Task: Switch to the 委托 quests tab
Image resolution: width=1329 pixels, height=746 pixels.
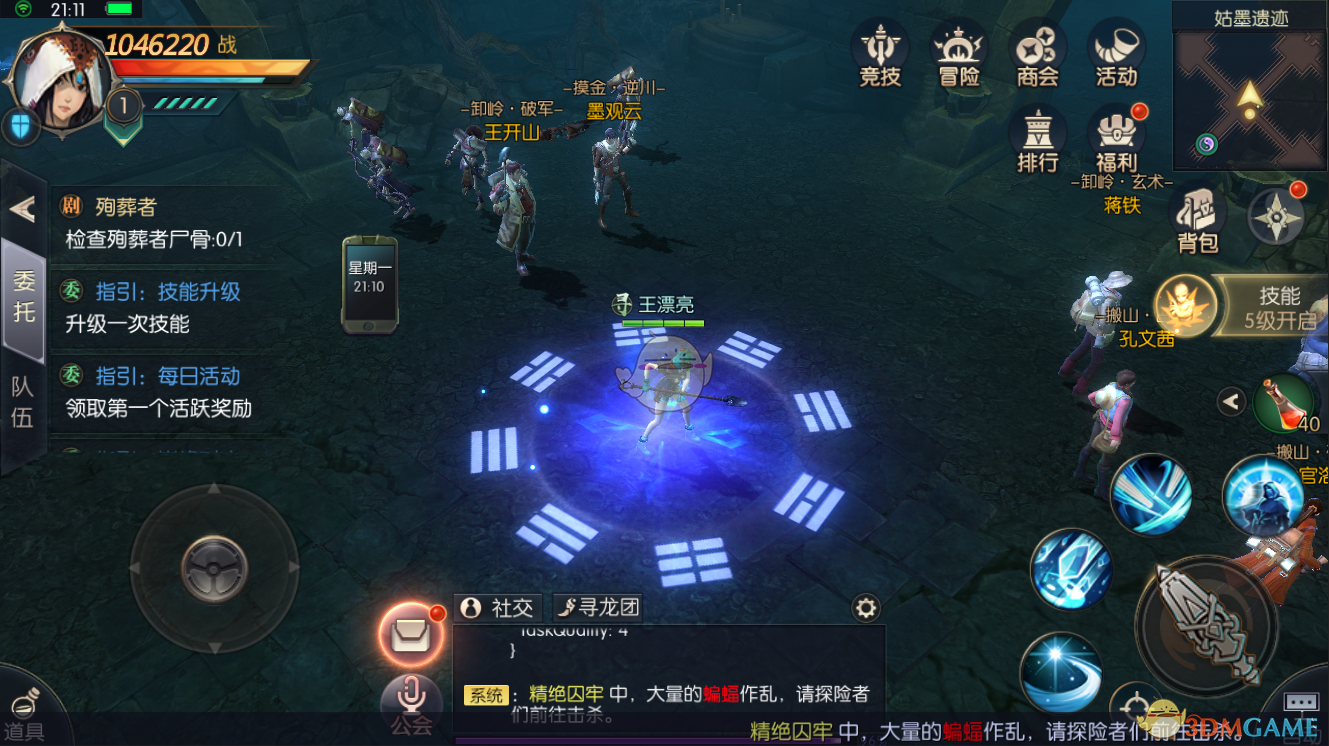Action: 23,297
